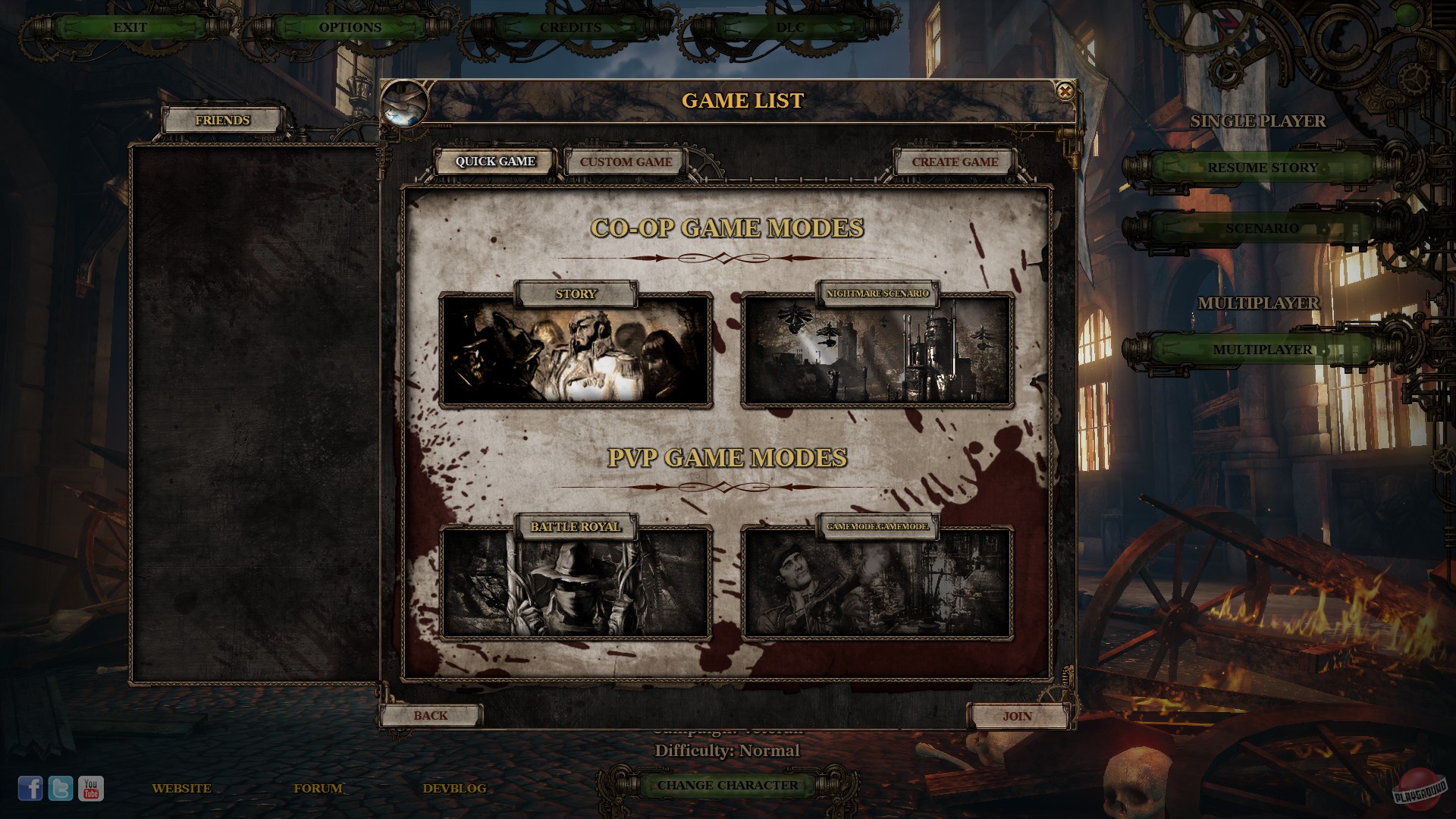Click Resume Story
Viewport: 1456px width, 819px height.
tap(1263, 168)
